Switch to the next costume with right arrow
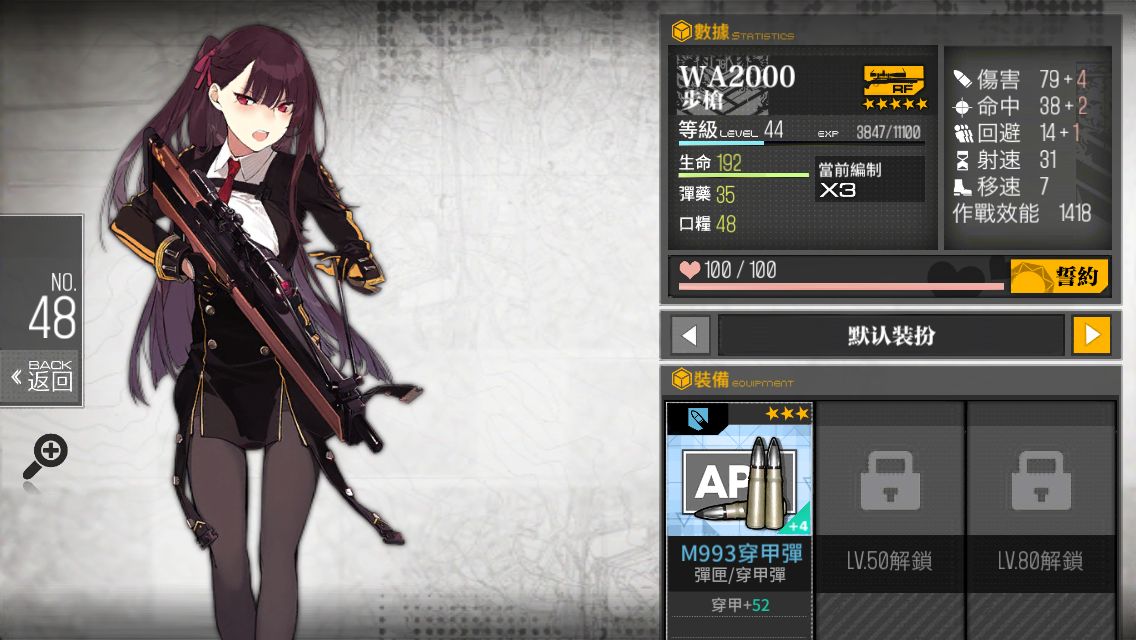The width and height of the screenshot is (1136, 640). [1091, 335]
